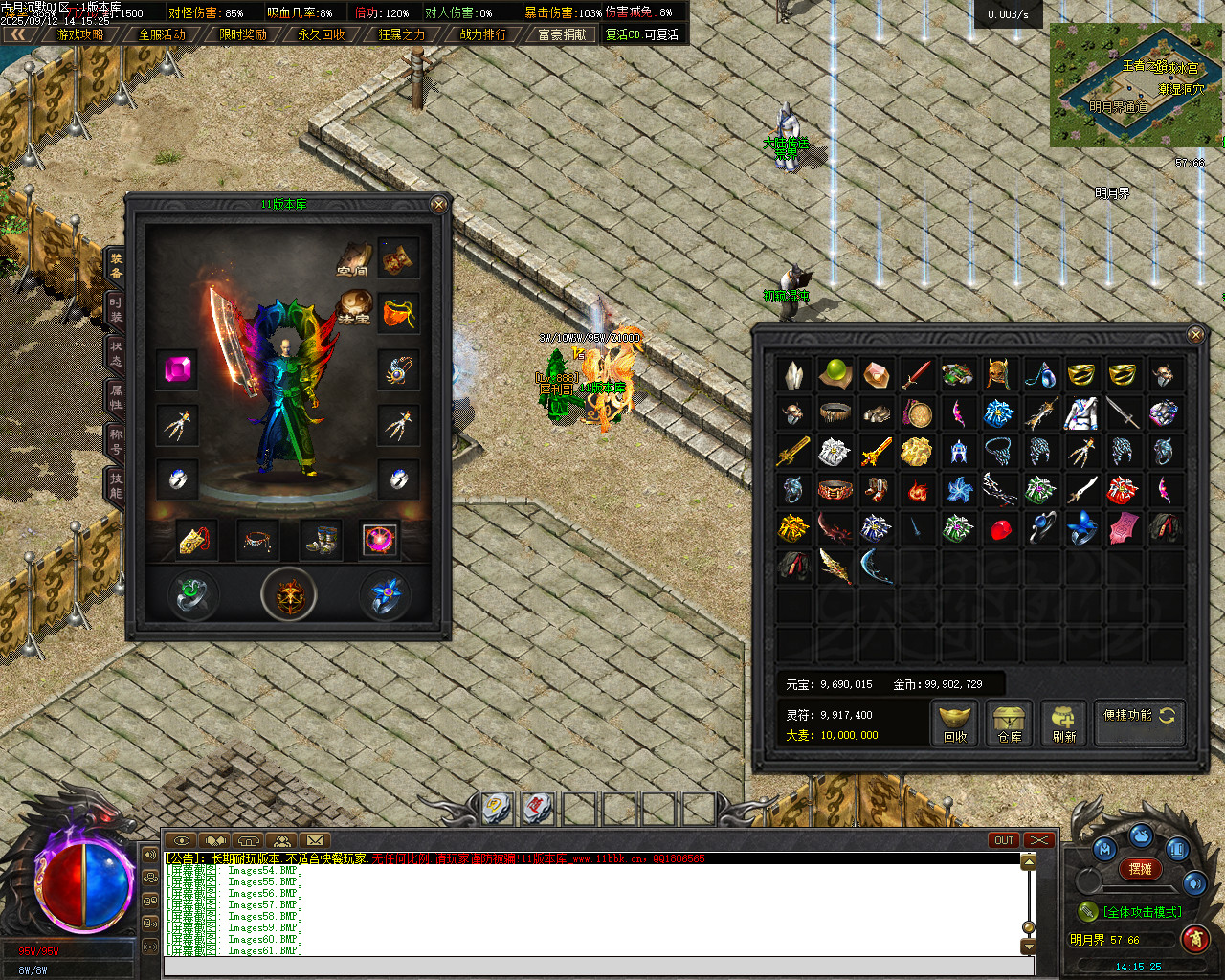The height and width of the screenshot is (980, 1225).
Task: Open the 技能 skills tab
Action: 115,485
